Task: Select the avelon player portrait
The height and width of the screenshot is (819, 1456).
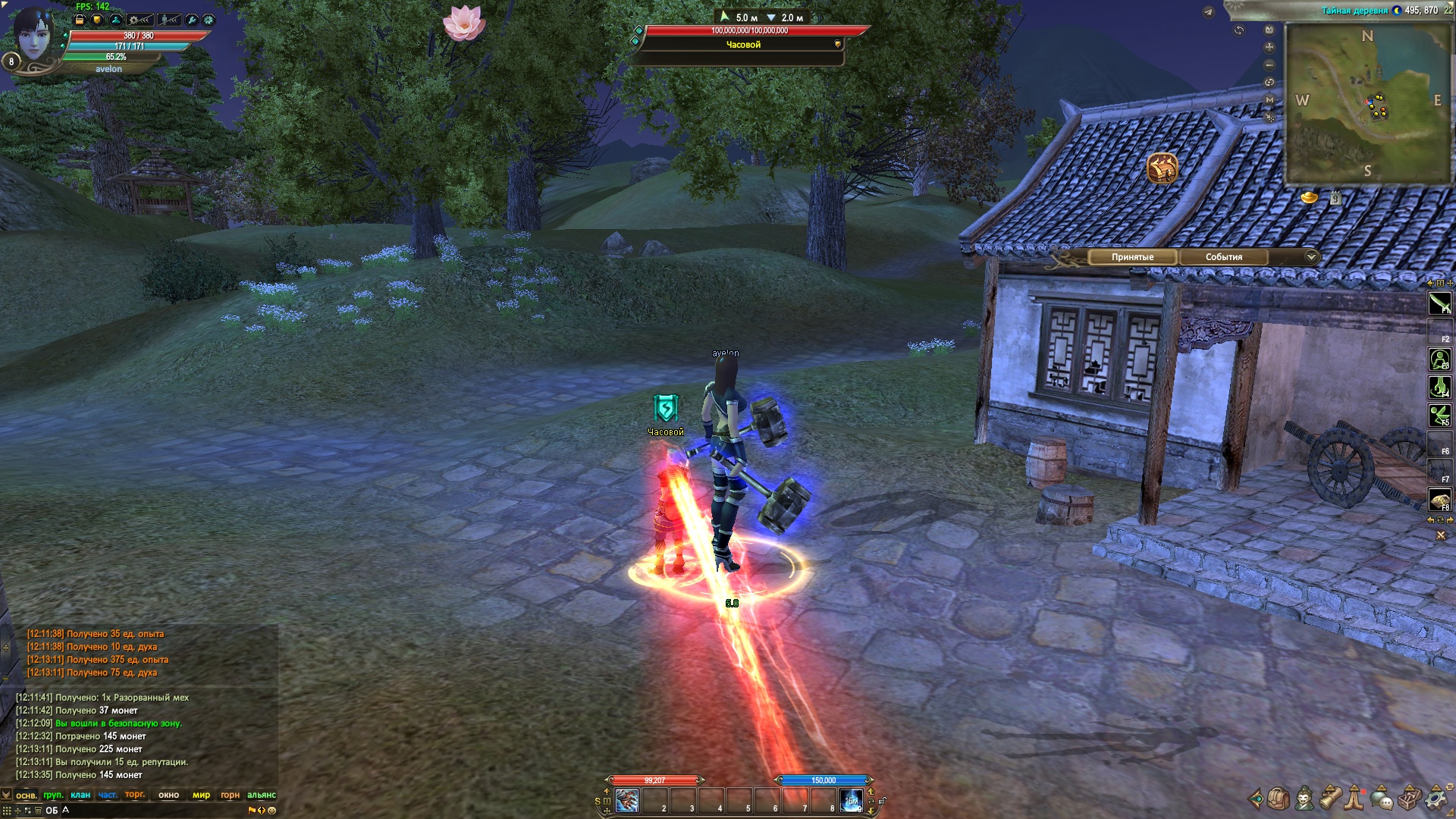Action: click(x=33, y=36)
